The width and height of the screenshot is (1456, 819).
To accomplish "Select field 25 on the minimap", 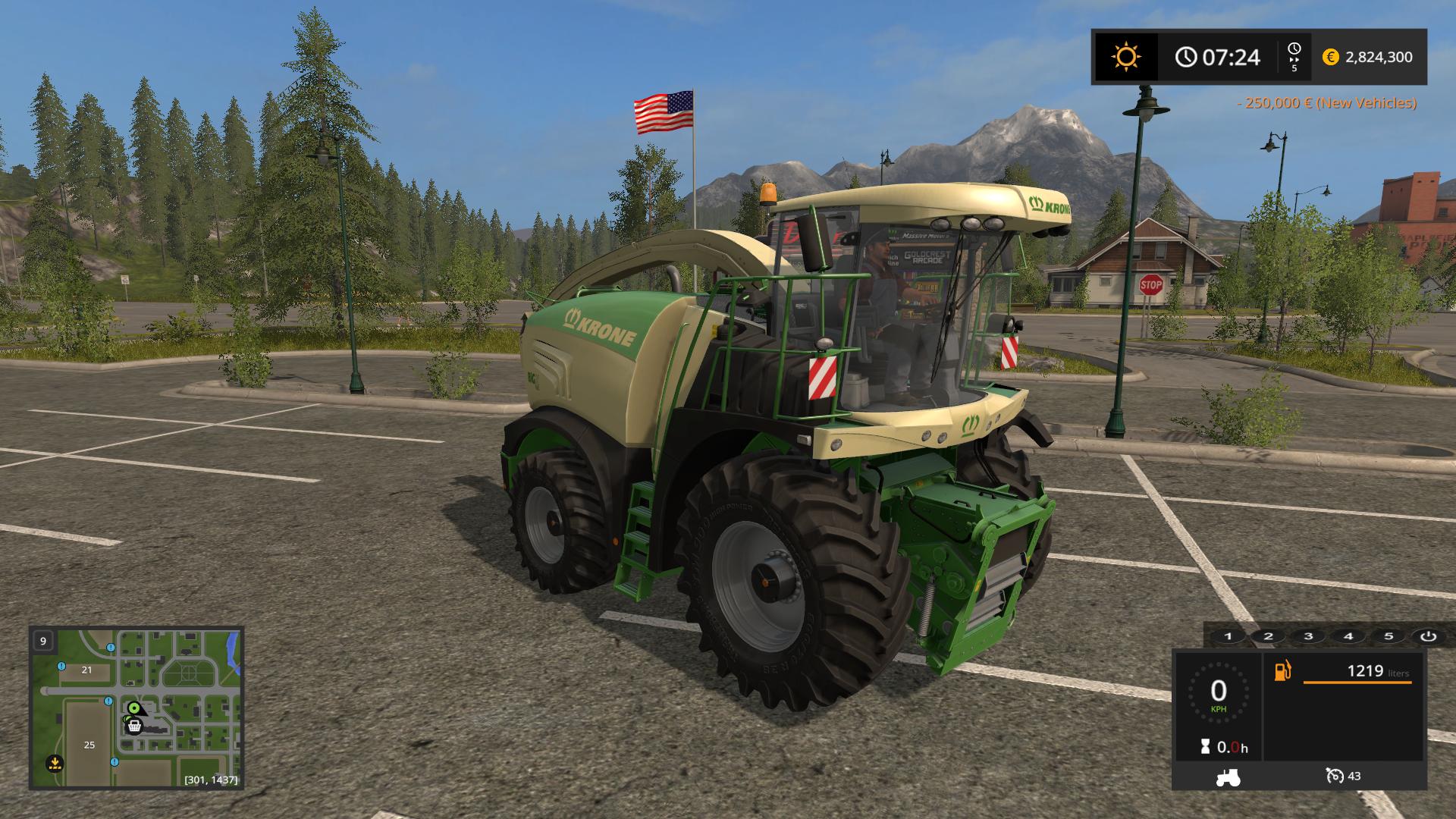I will pyautogui.click(x=89, y=745).
